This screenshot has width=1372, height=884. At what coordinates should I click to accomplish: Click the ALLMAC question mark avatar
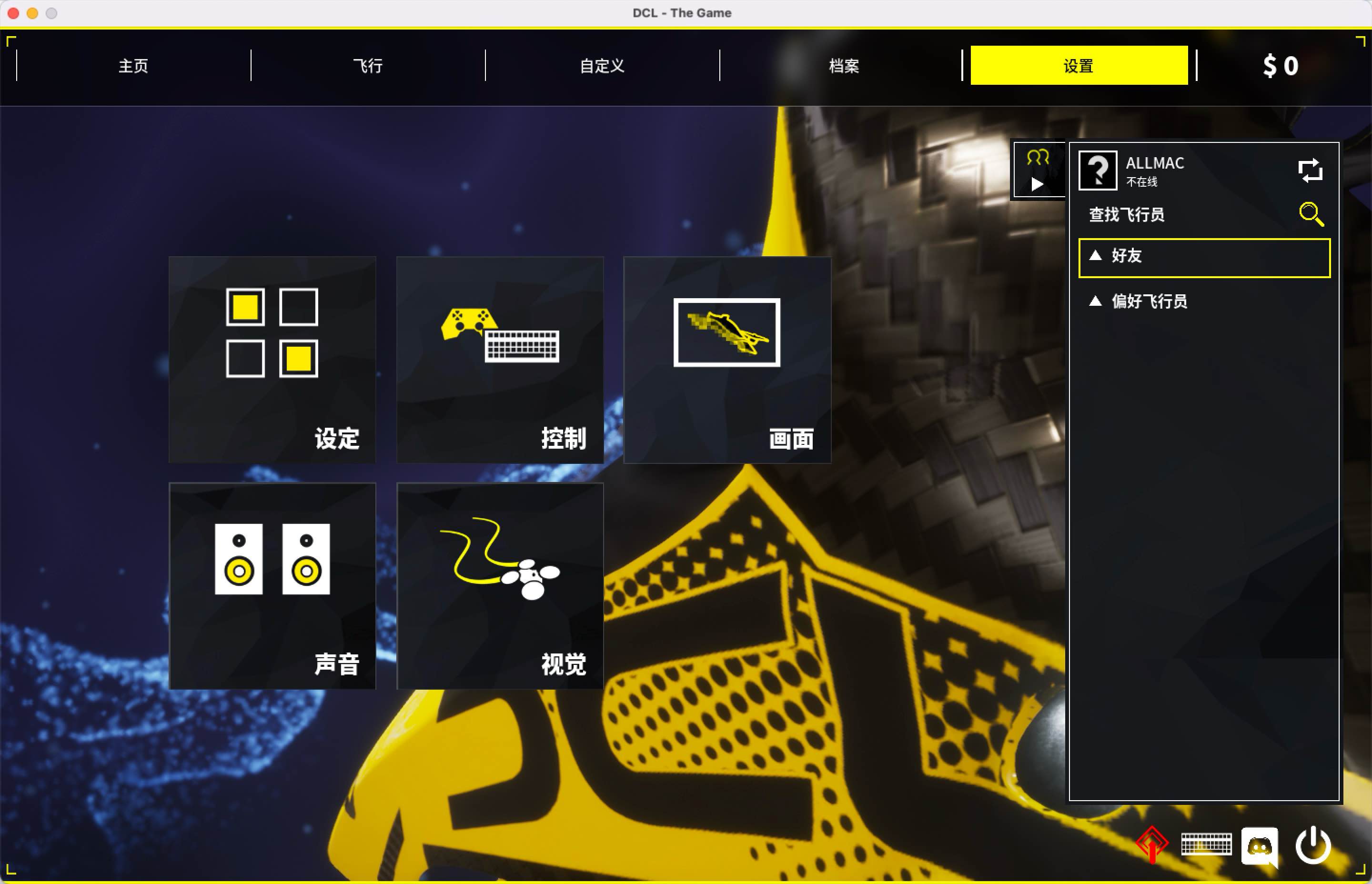(1097, 171)
